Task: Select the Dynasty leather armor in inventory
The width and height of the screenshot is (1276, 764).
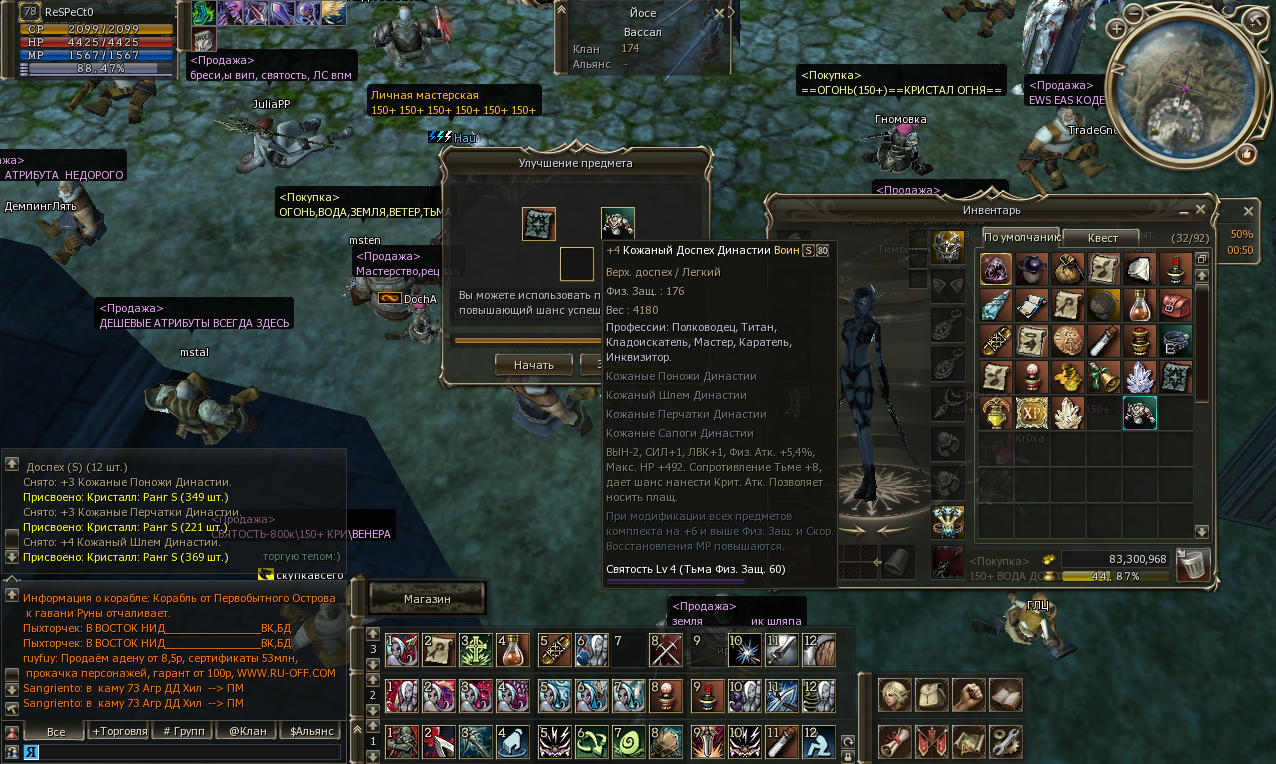Action: [1139, 413]
